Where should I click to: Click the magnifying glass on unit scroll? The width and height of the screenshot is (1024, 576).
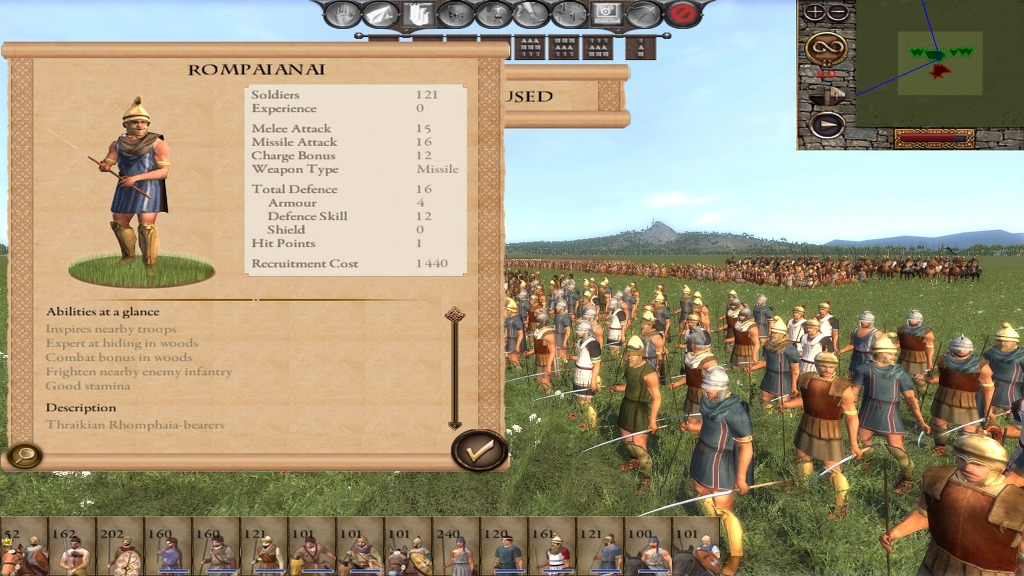23,456
